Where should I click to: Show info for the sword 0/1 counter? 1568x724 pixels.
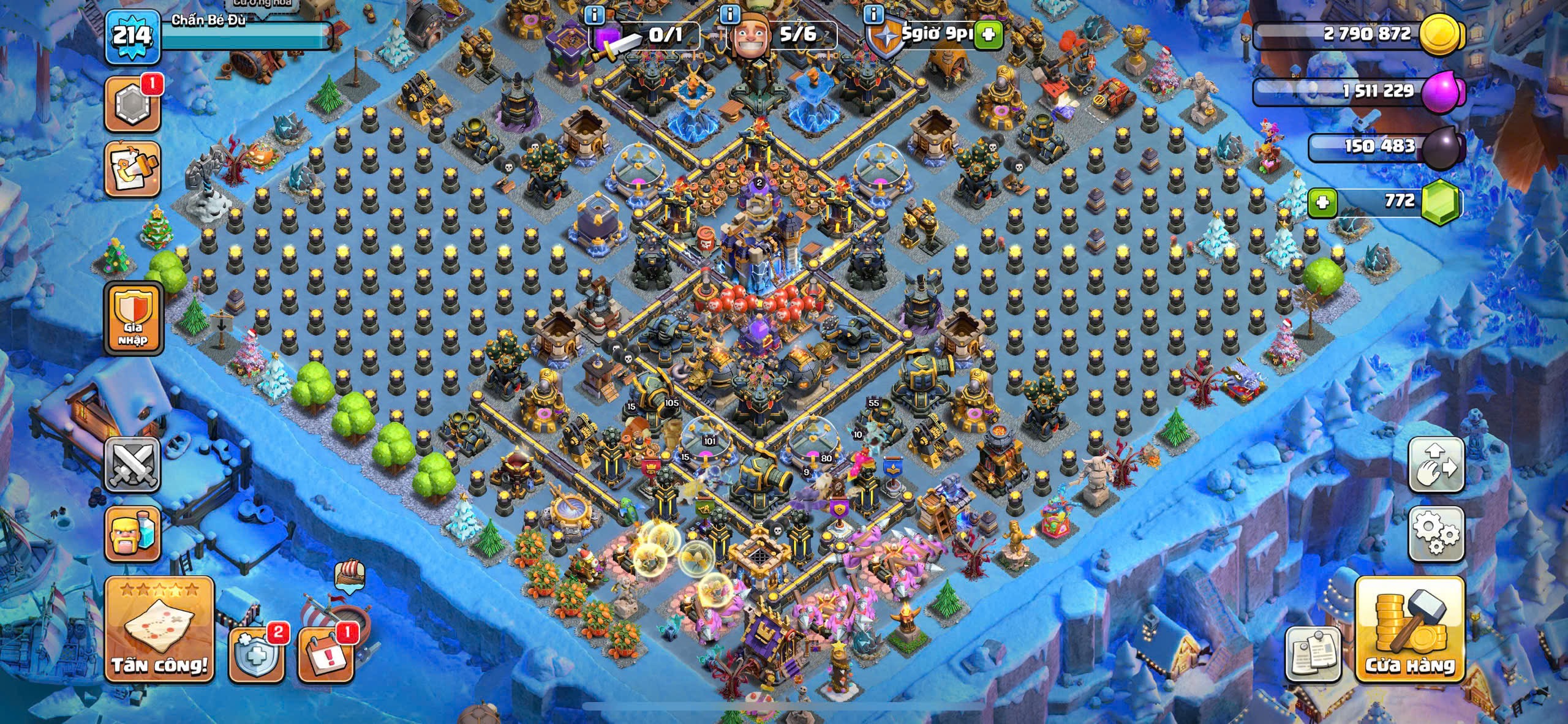point(594,13)
